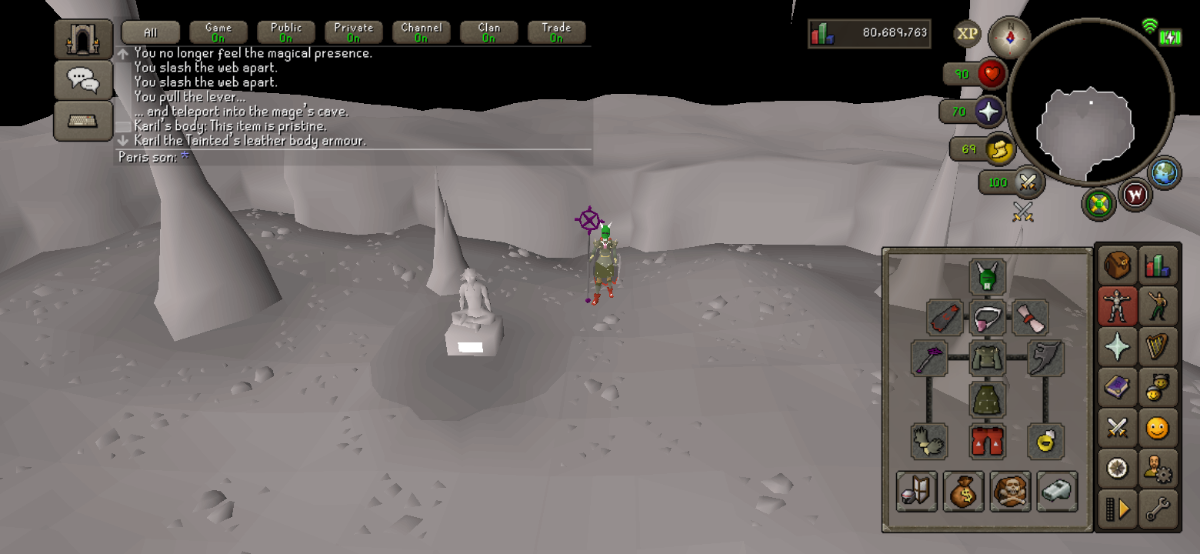Toggle the XP drops button
The width and height of the screenshot is (1200, 554).
point(967,33)
